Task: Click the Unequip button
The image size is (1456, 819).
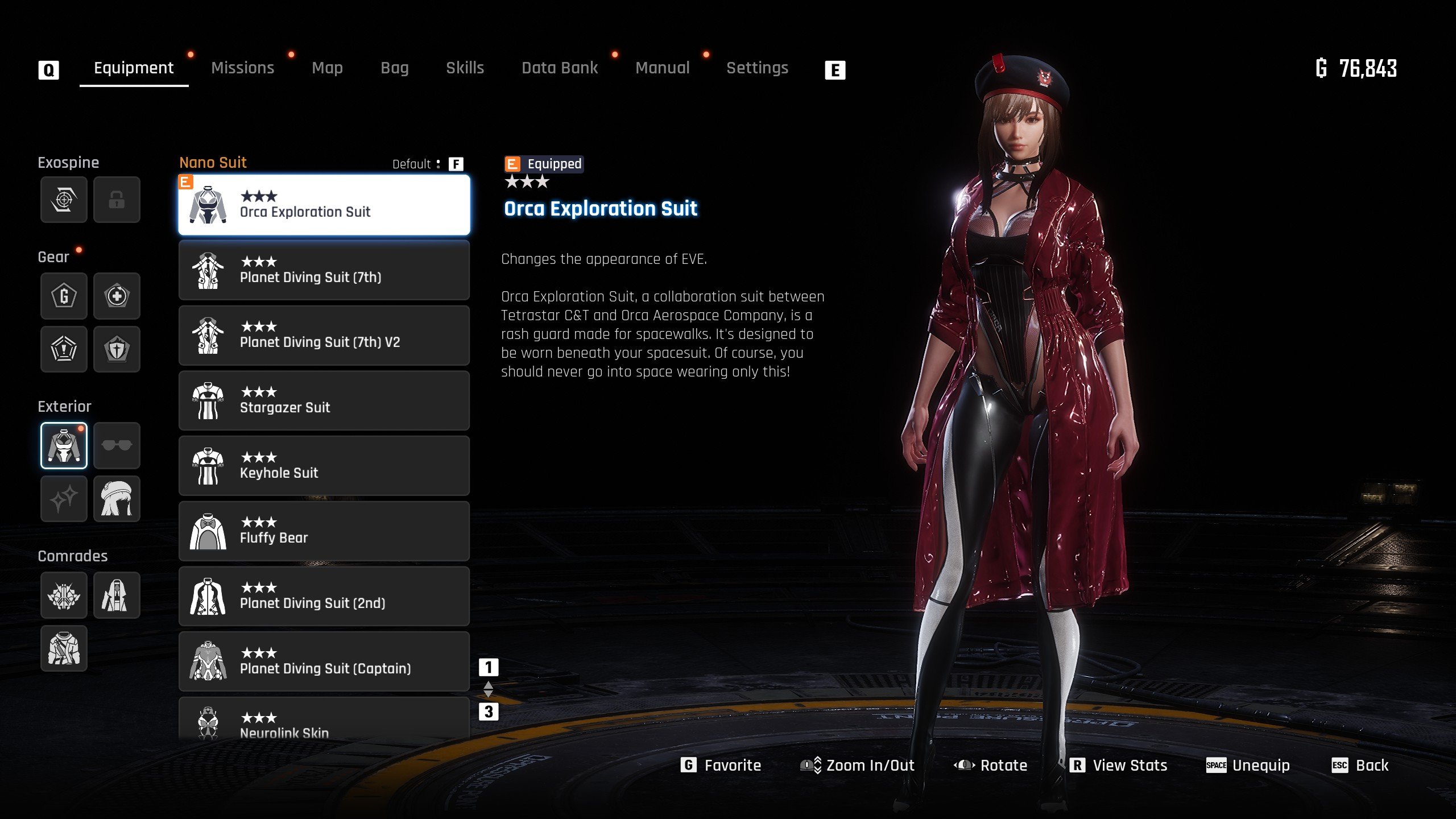Action: pyautogui.click(x=1248, y=766)
